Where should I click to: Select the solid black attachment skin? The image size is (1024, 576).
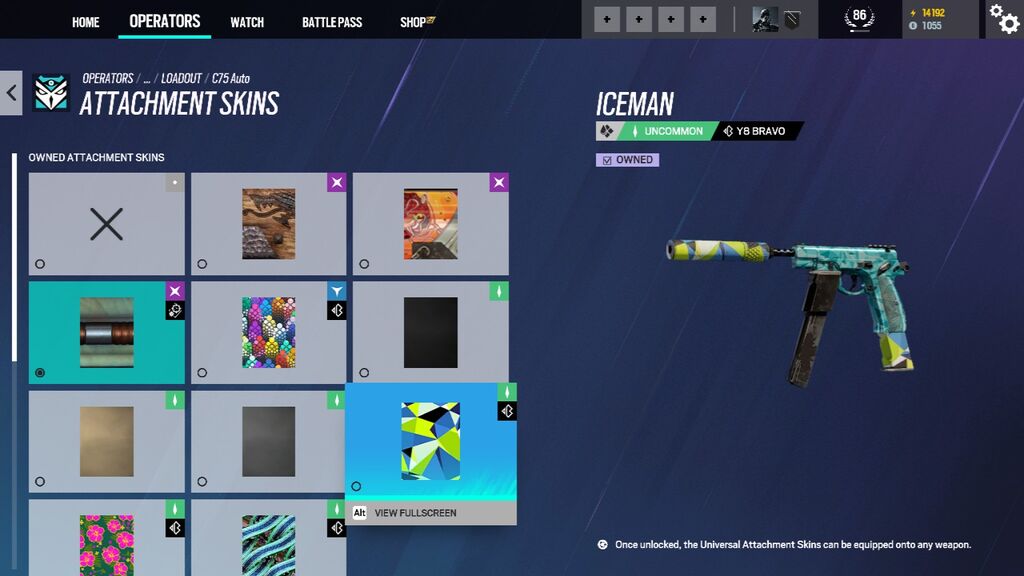(x=430, y=332)
